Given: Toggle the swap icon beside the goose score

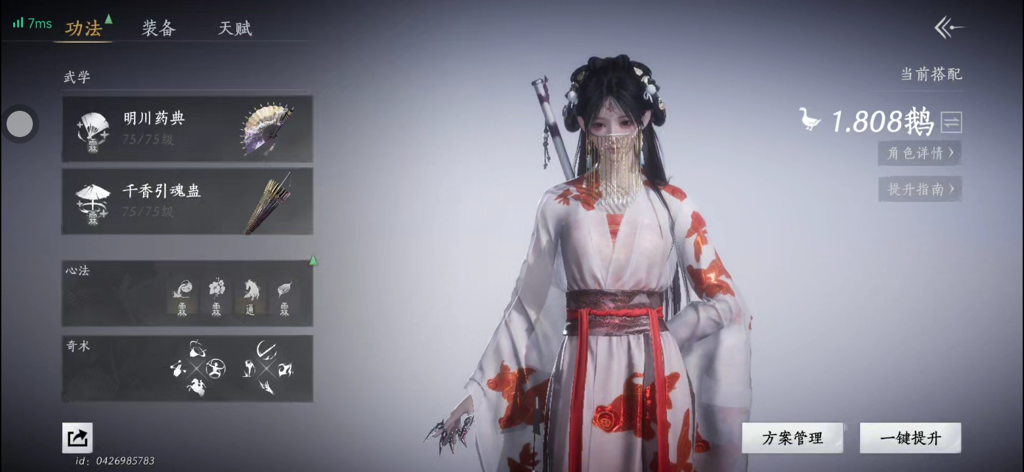Looking at the screenshot, I should click(951, 122).
